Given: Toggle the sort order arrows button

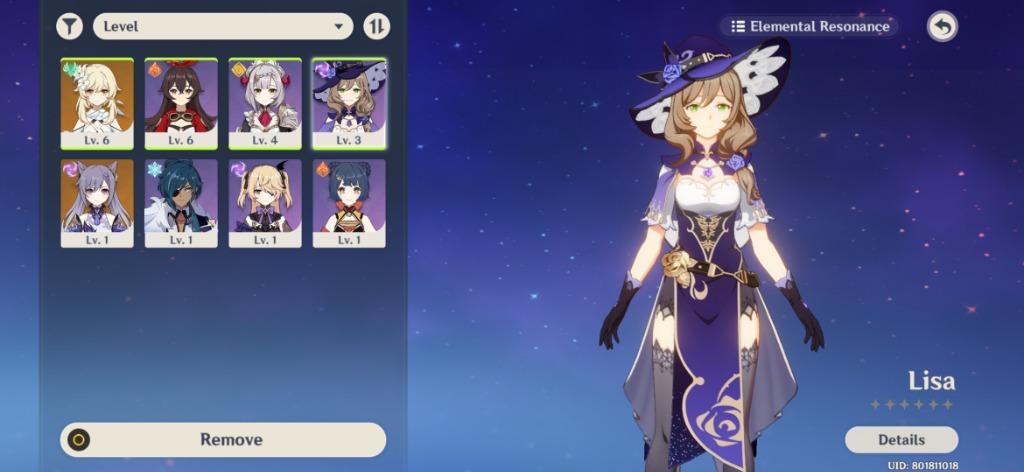Looking at the screenshot, I should (x=377, y=26).
